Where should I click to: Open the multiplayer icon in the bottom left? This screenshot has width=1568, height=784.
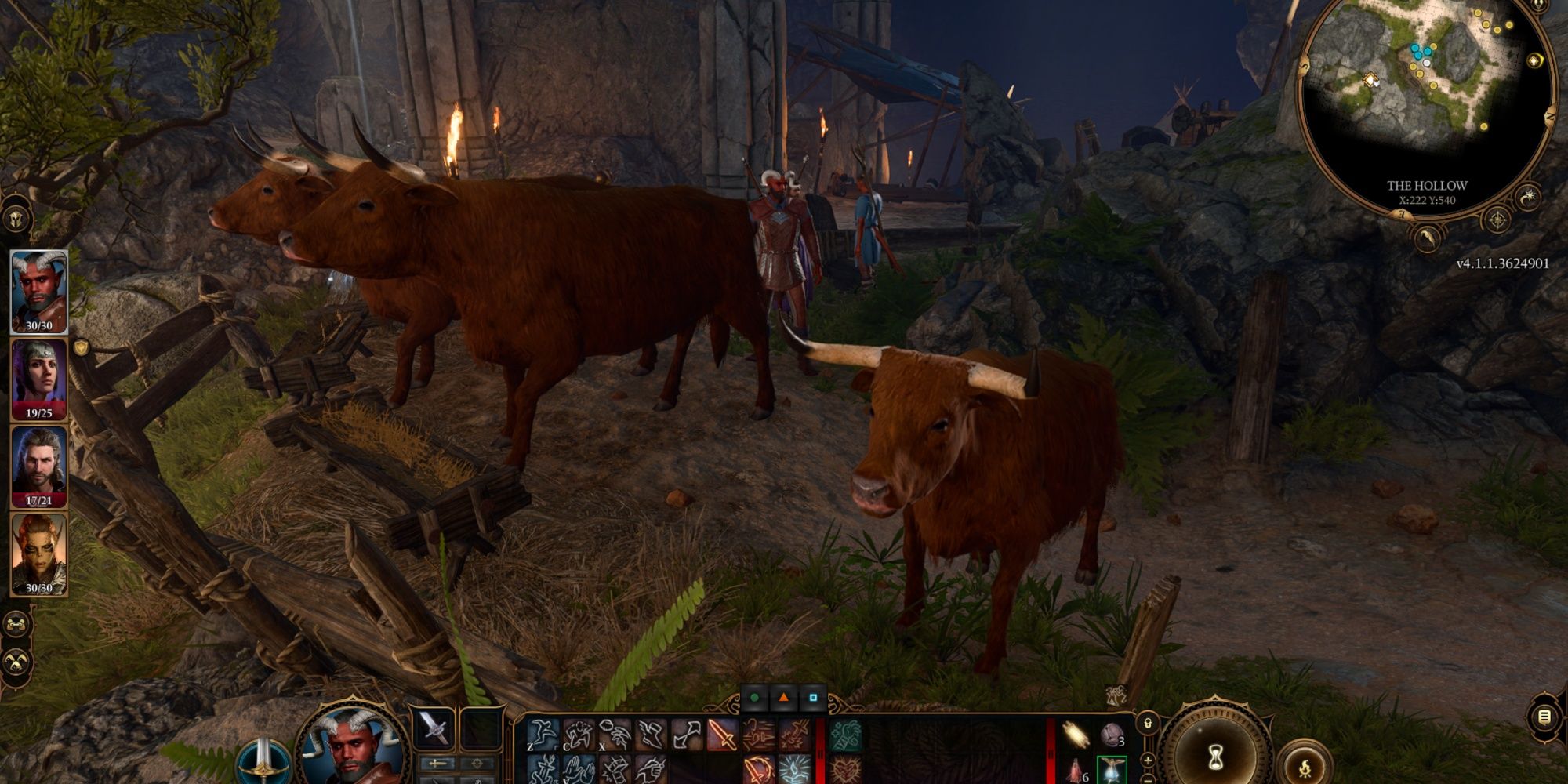pyautogui.click(x=17, y=623)
